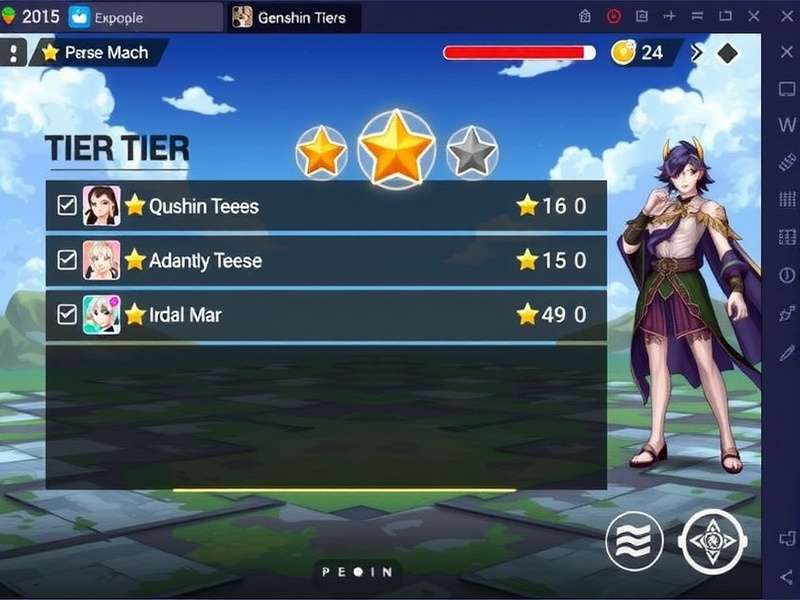
Task: Choose the small left gold star
Action: point(321,152)
